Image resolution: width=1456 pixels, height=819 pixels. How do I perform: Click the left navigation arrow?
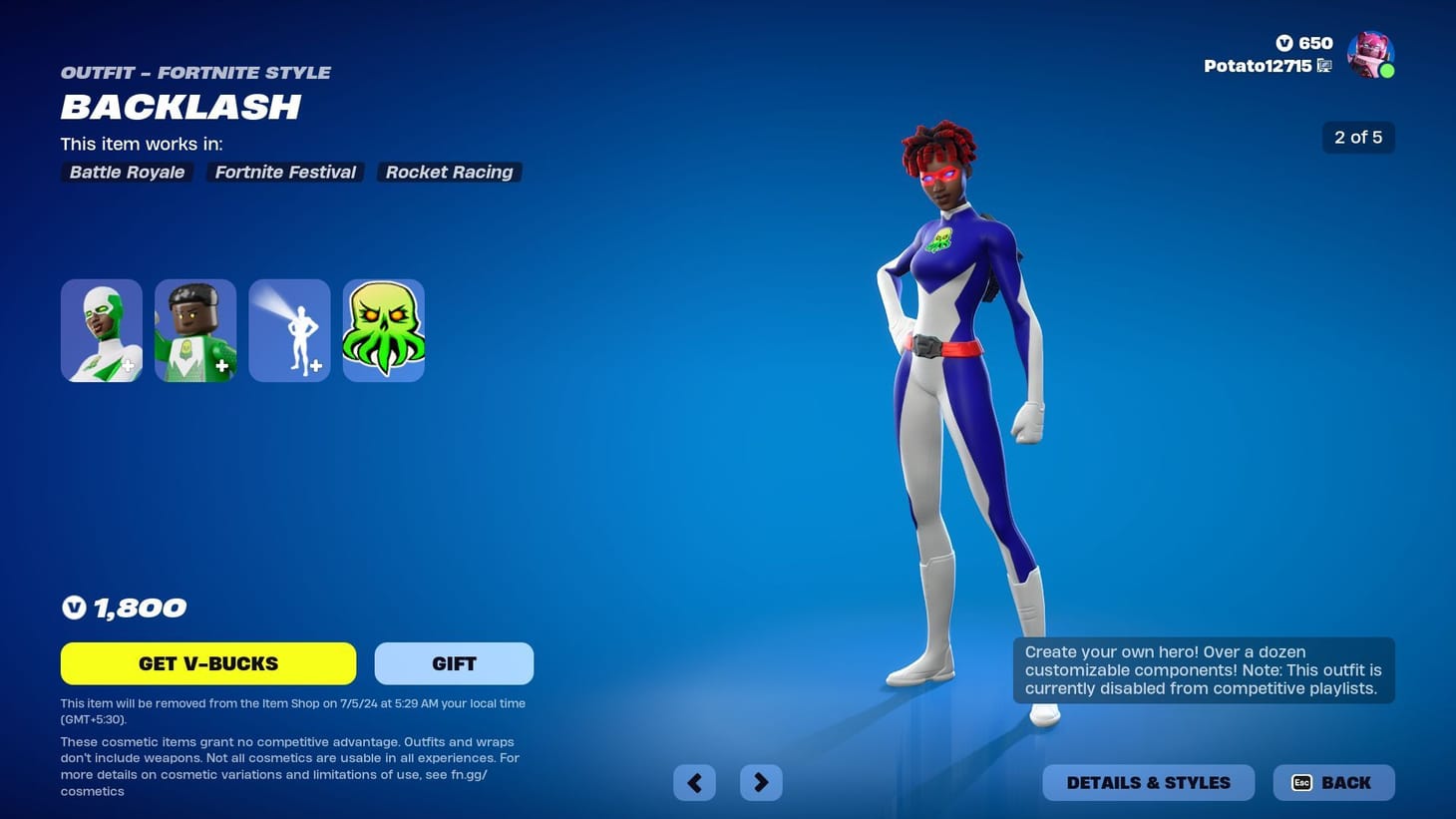(694, 782)
